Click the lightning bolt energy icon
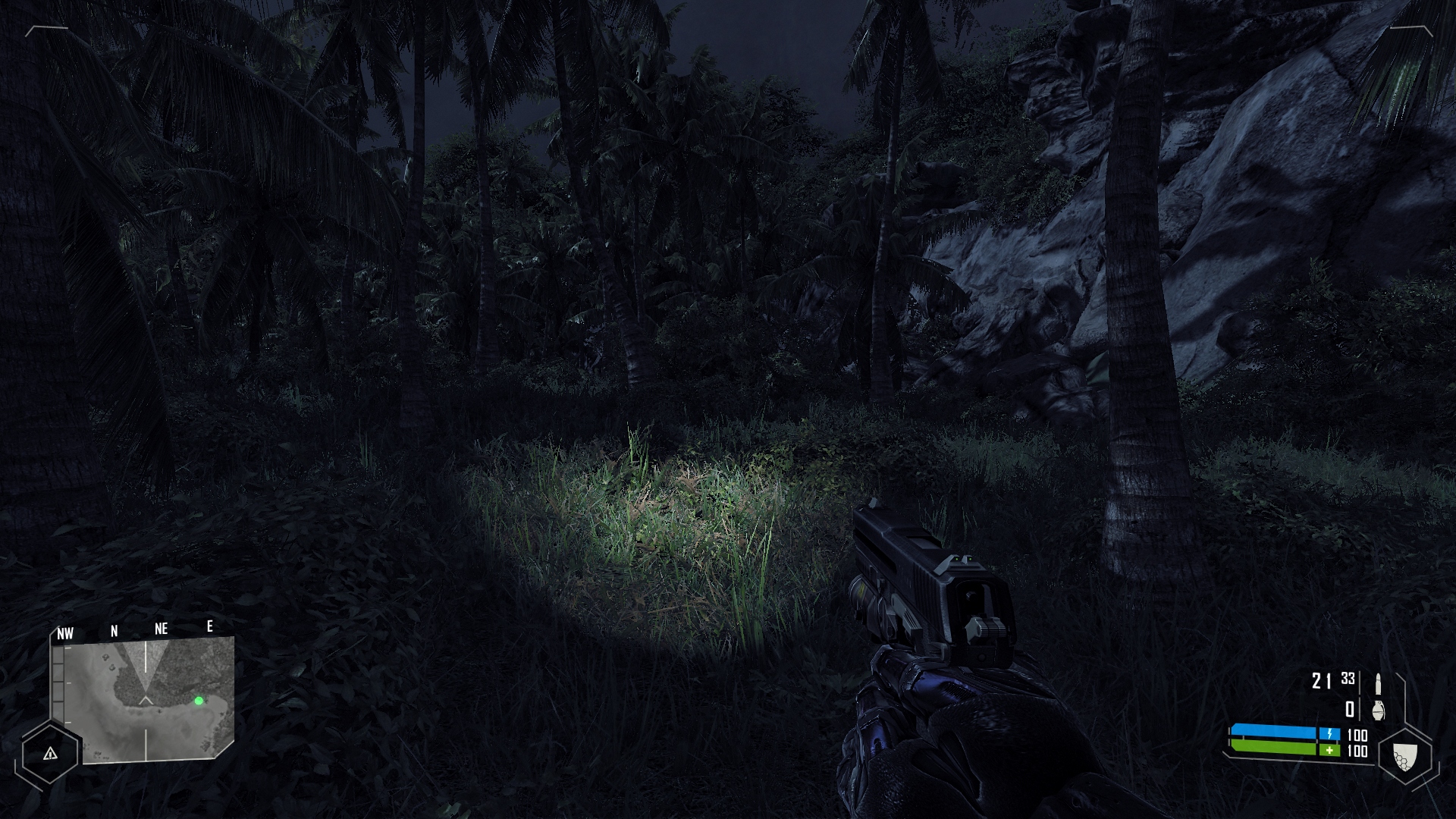Image resolution: width=1456 pixels, height=819 pixels. click(1329, 733)
